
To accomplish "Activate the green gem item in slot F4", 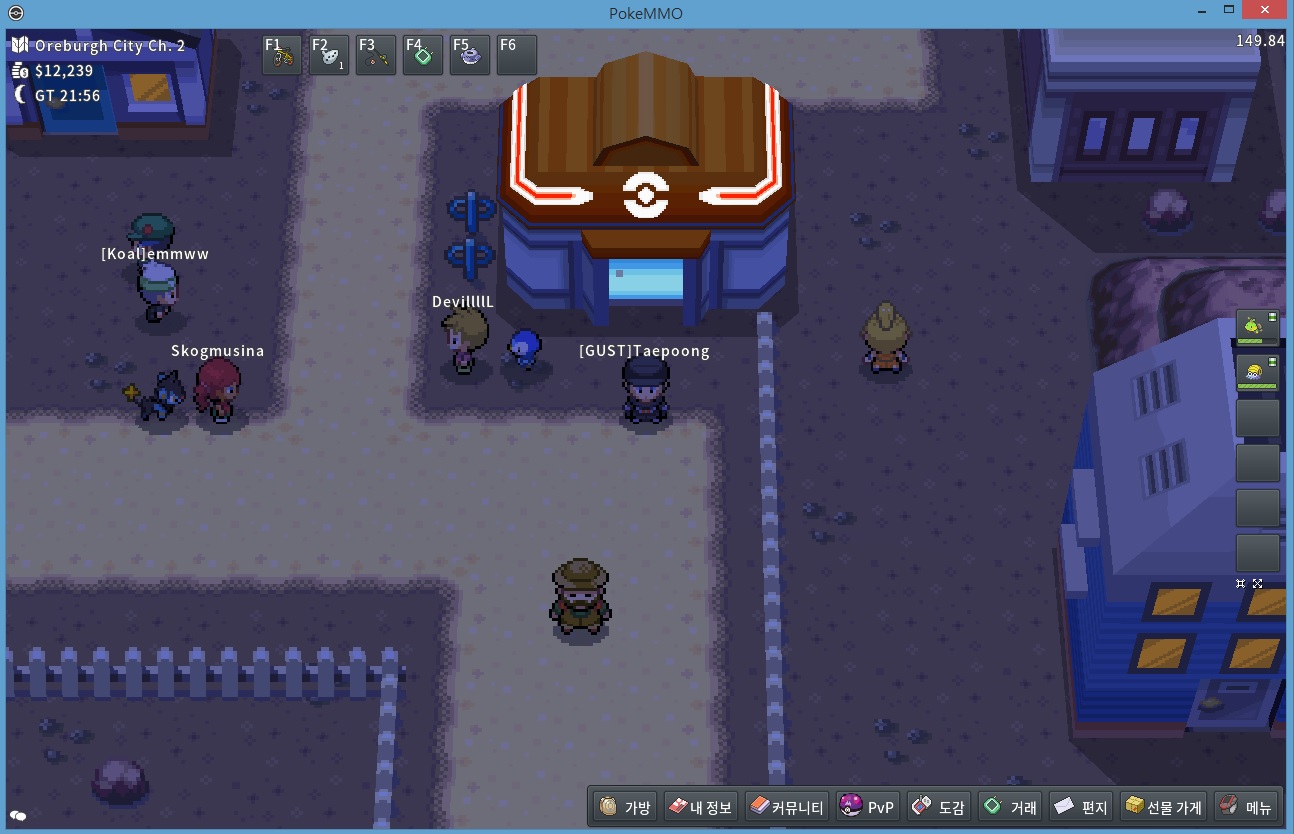I will 423,55.
